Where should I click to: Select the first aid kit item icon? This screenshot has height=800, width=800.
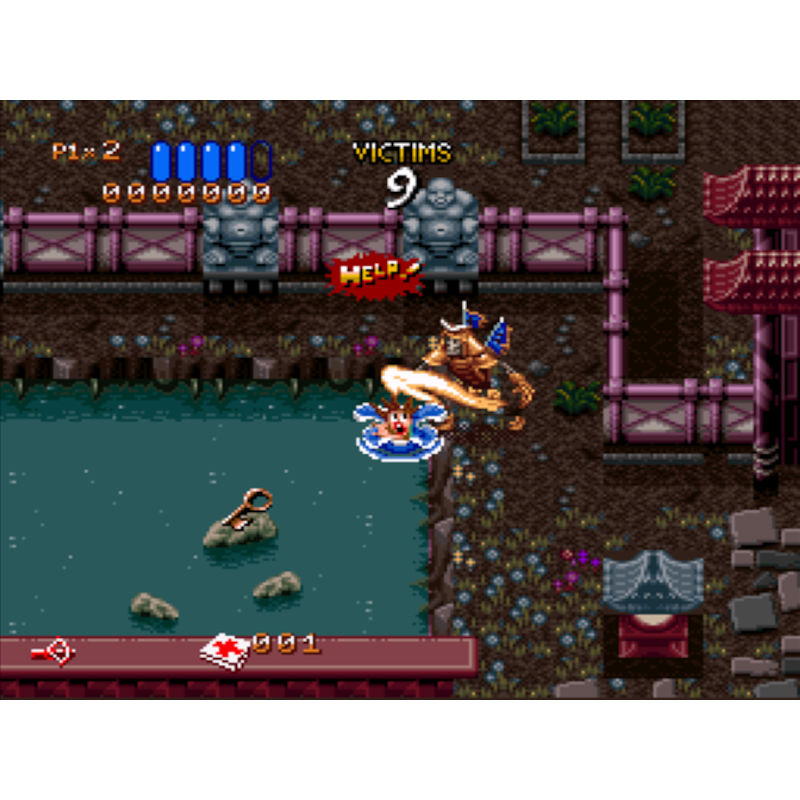pos(224,650)
